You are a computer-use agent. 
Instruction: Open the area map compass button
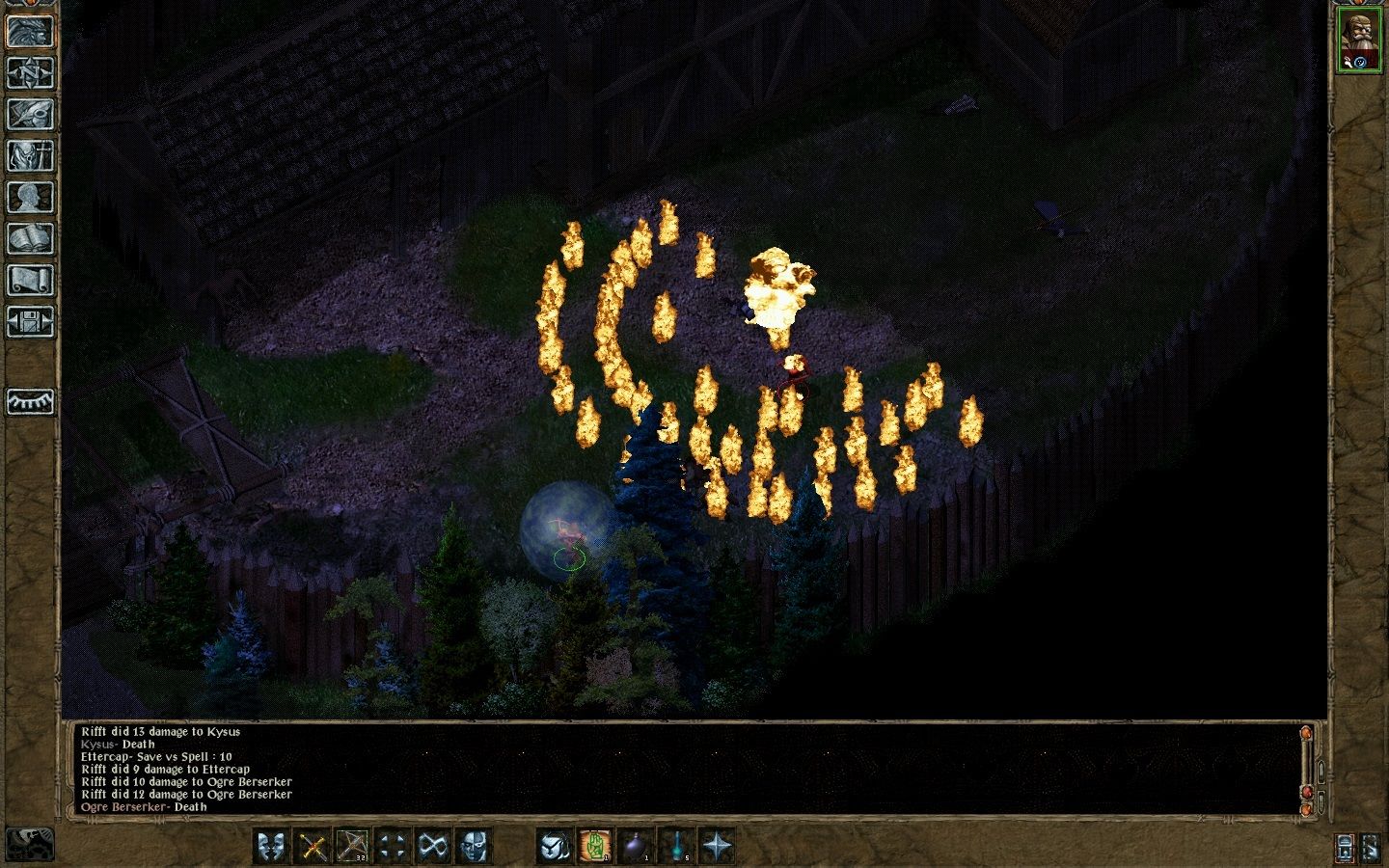[30, 72]
